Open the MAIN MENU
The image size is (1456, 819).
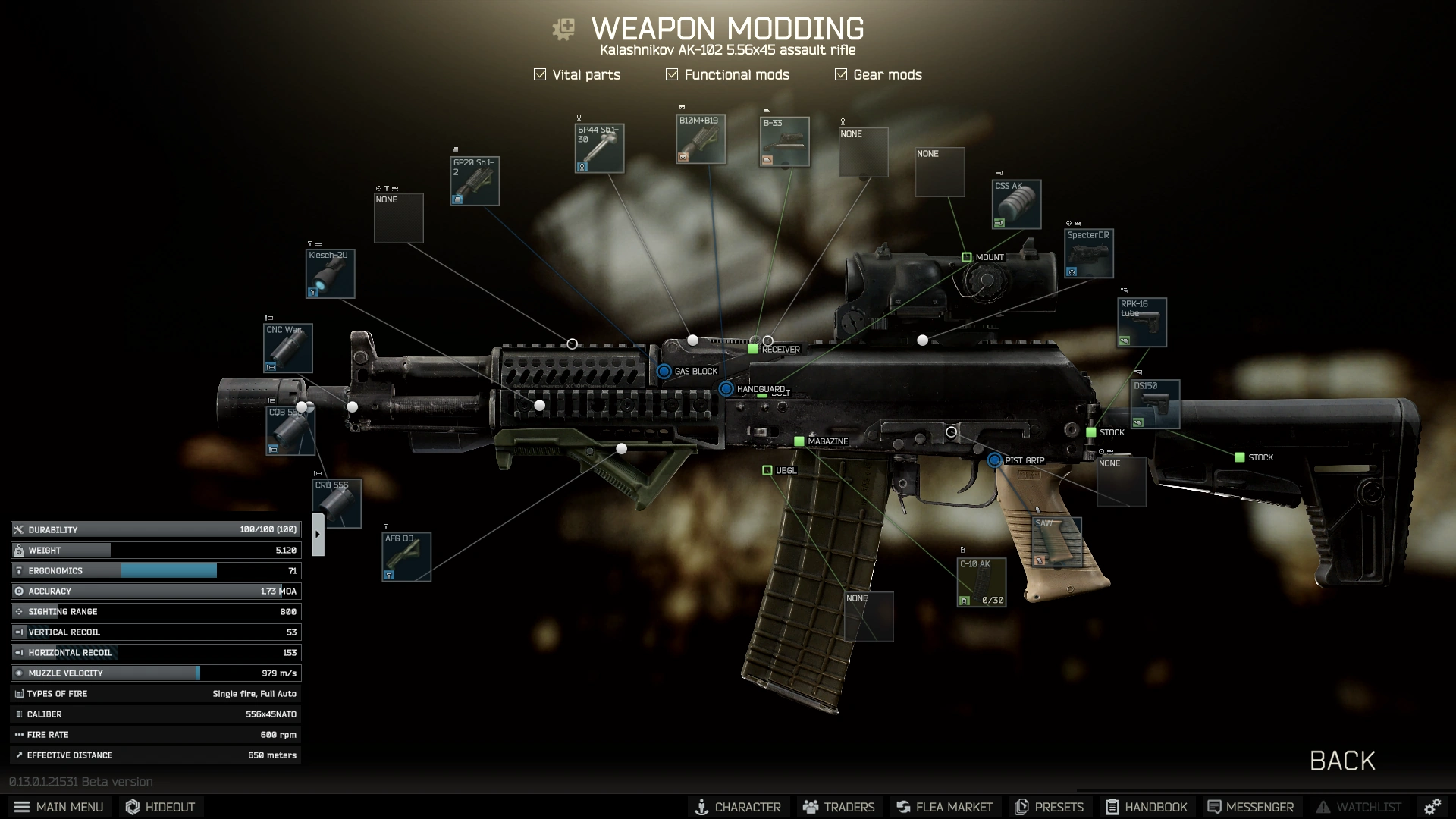(x=60, y=807)
